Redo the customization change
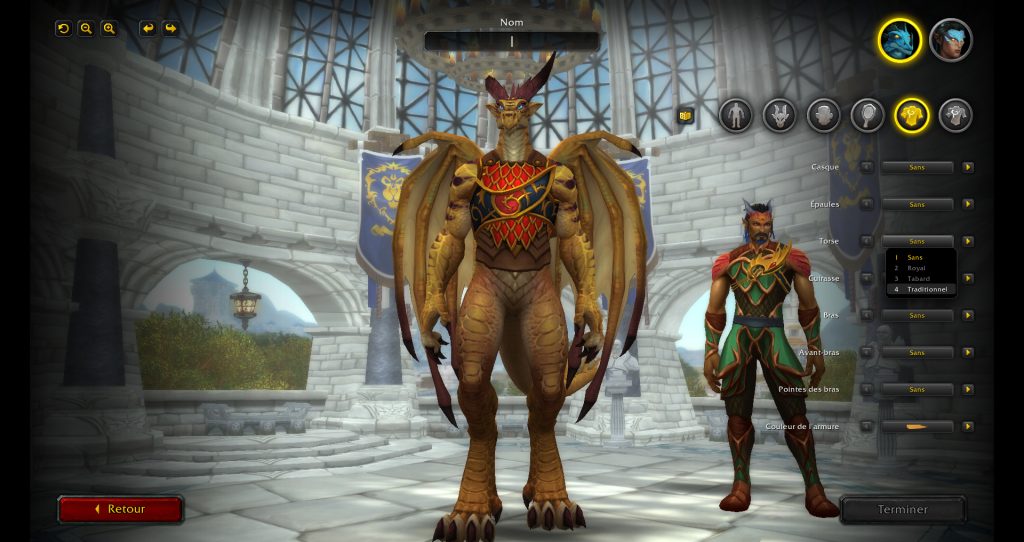 170,28
